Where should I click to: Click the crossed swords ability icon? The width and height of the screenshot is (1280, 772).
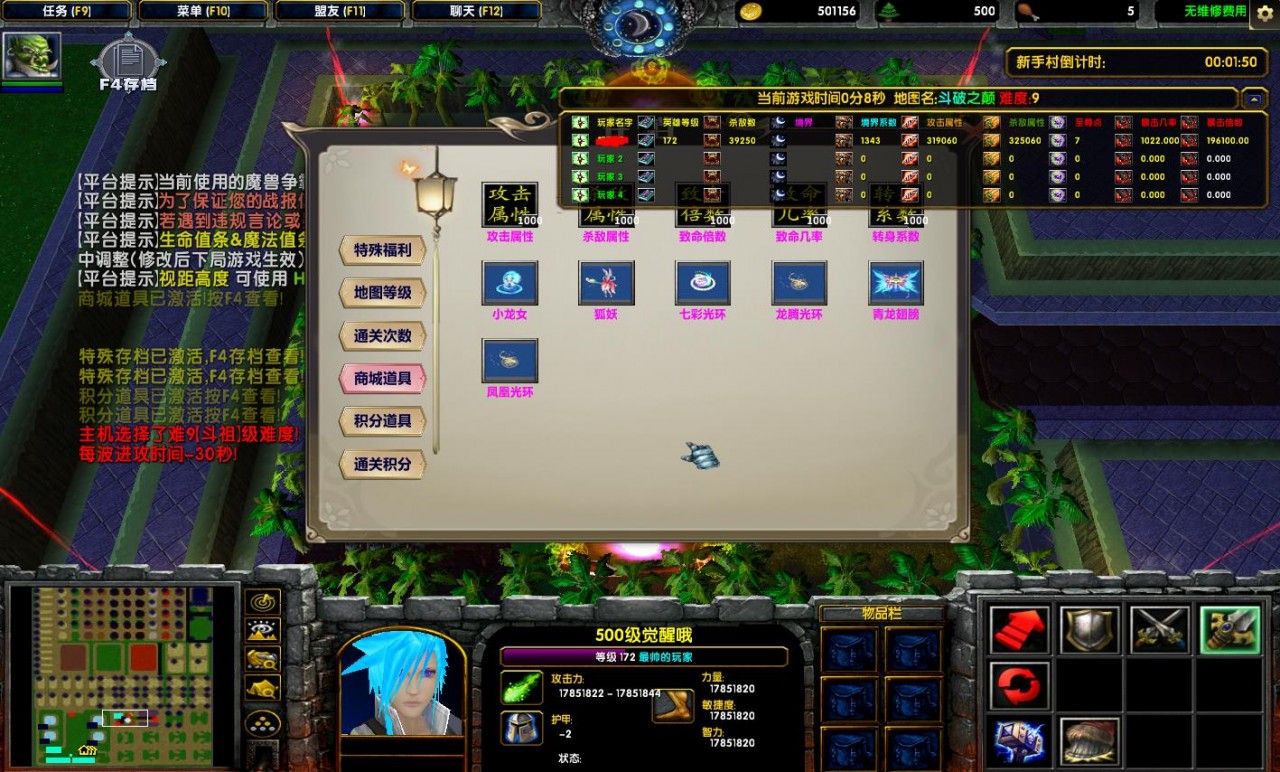(x=1159, y=628)
